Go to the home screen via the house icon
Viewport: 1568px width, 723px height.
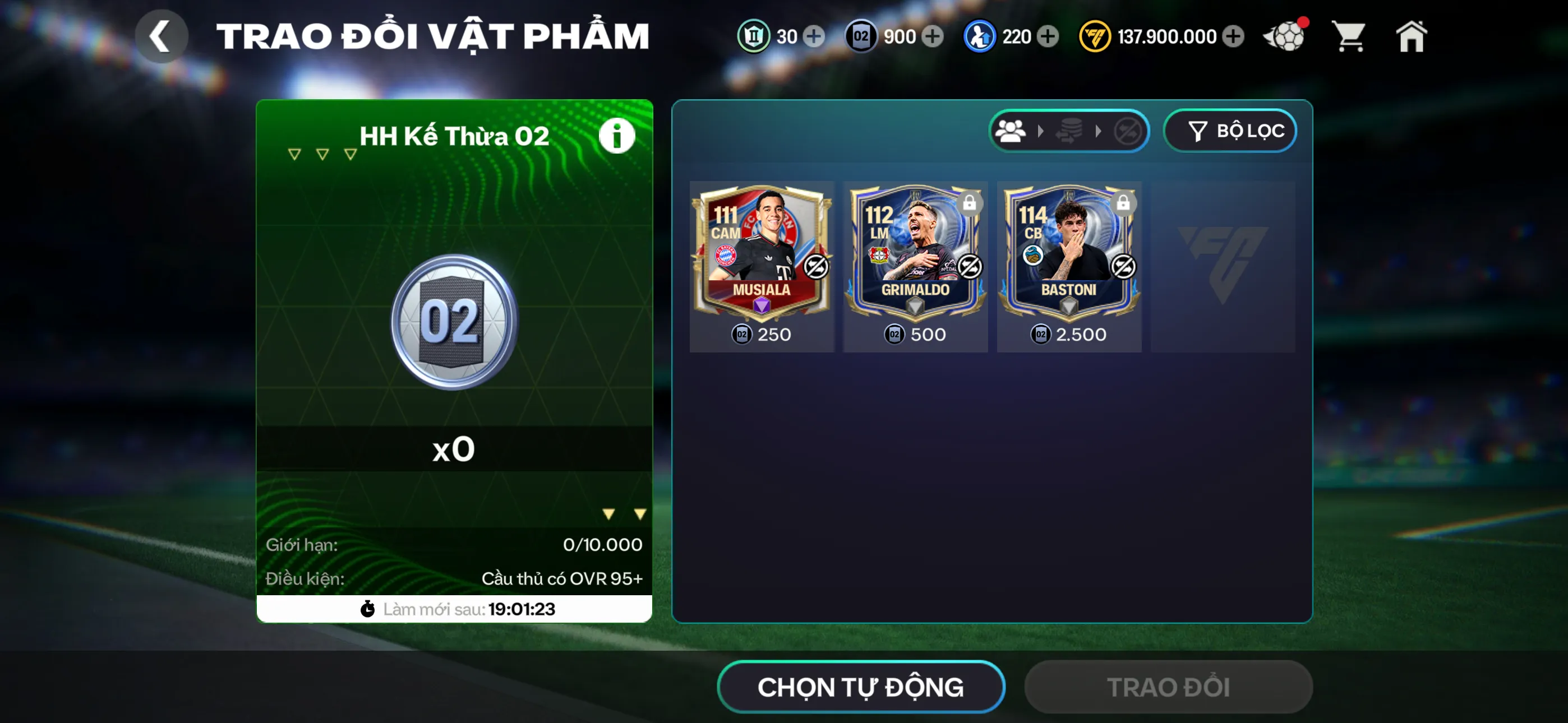pos(1412,36)
